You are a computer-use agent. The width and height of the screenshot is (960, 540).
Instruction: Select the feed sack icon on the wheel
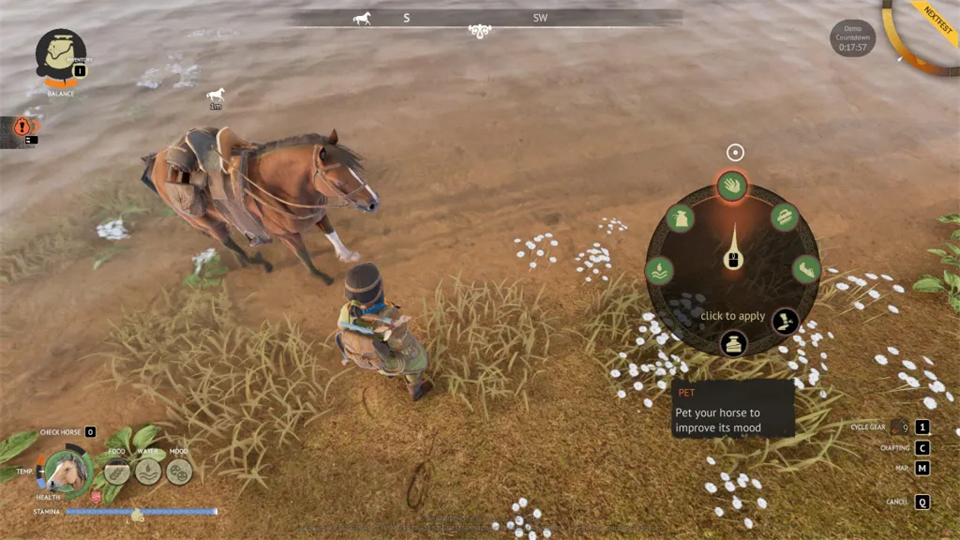[x=681, y=218]
